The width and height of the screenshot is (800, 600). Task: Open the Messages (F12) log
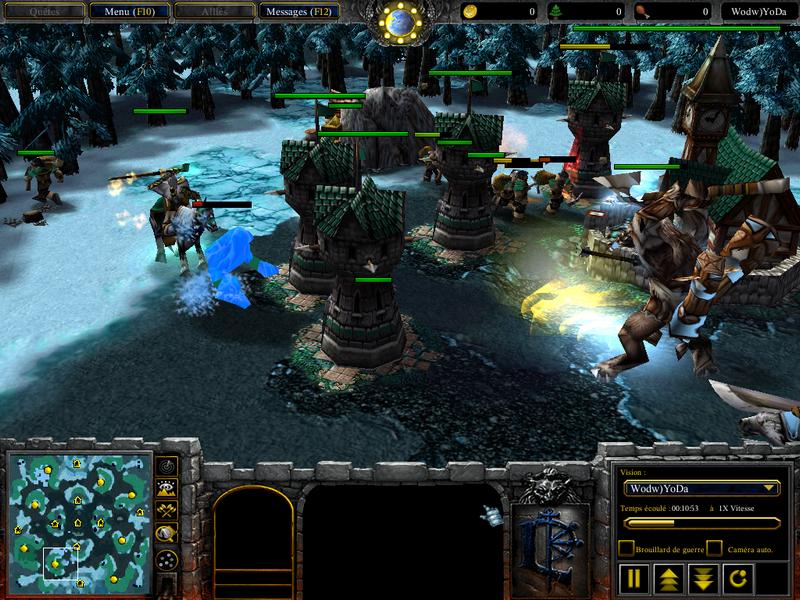point(298,12)
